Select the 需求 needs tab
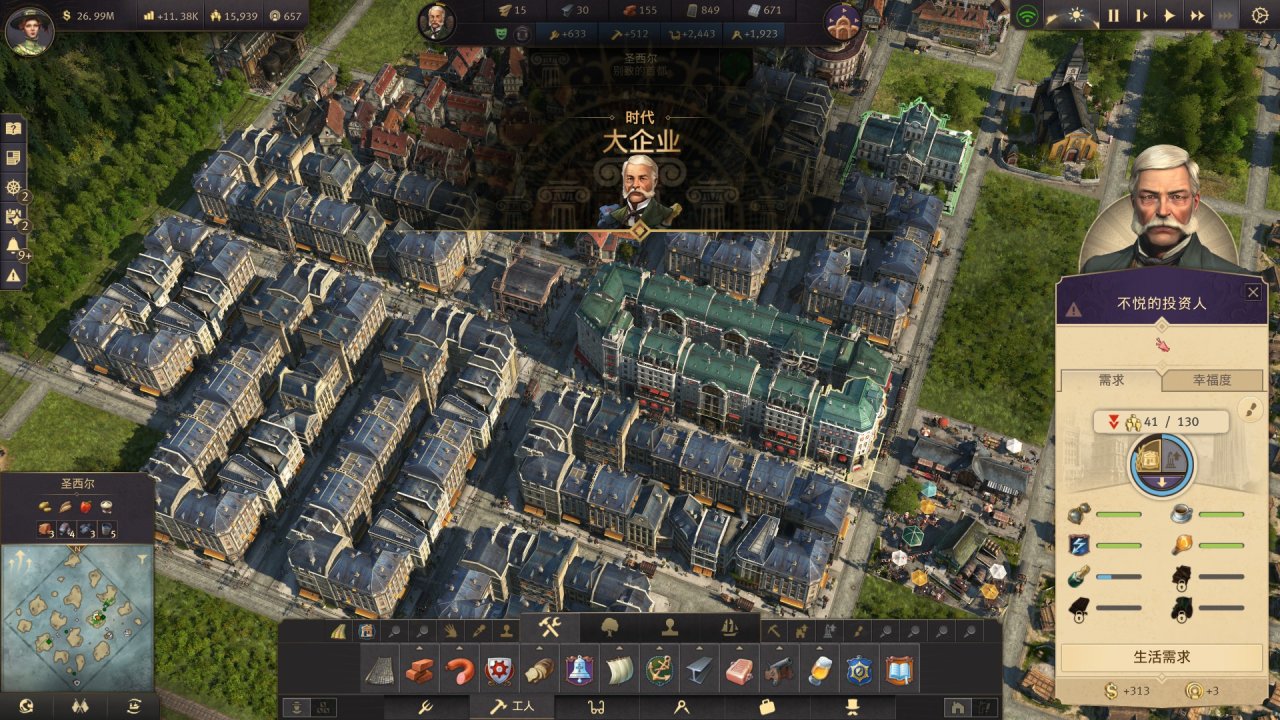 (1111, 380)
